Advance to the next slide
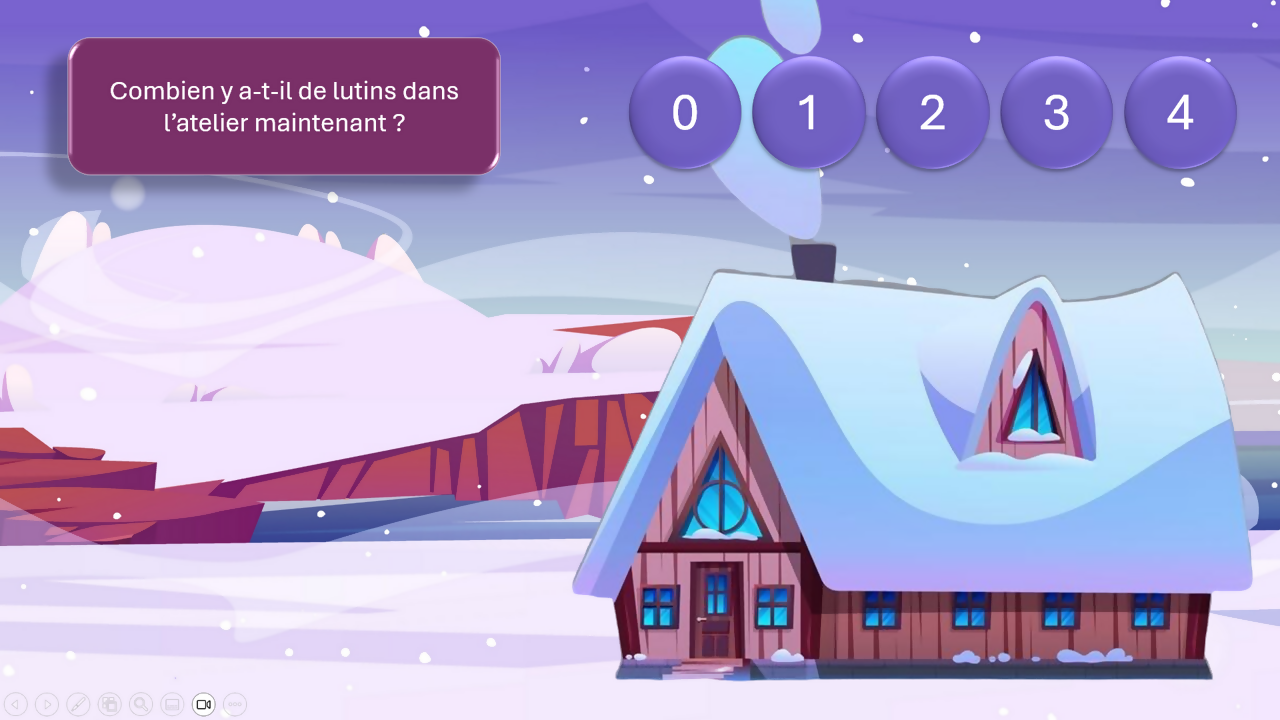Screen dimensions: 1280x720 tap(47, 704)
